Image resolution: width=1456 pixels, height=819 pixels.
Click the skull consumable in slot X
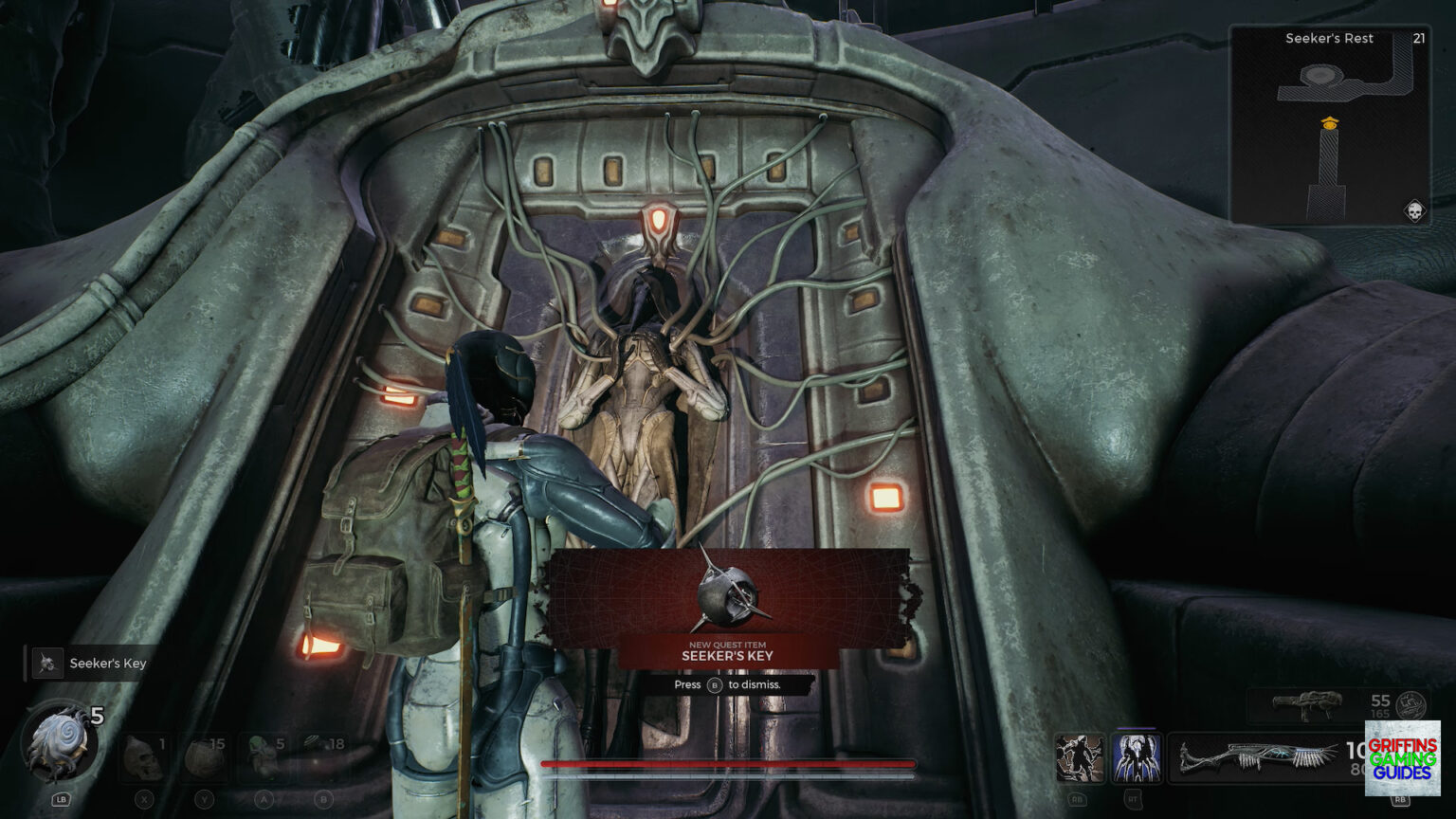click(144, 759)
